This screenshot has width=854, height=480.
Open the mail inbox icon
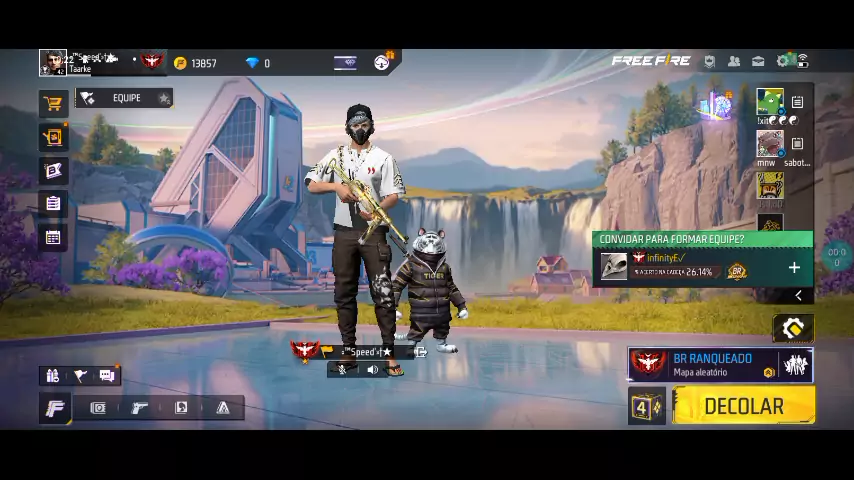(x=758, y=61)
